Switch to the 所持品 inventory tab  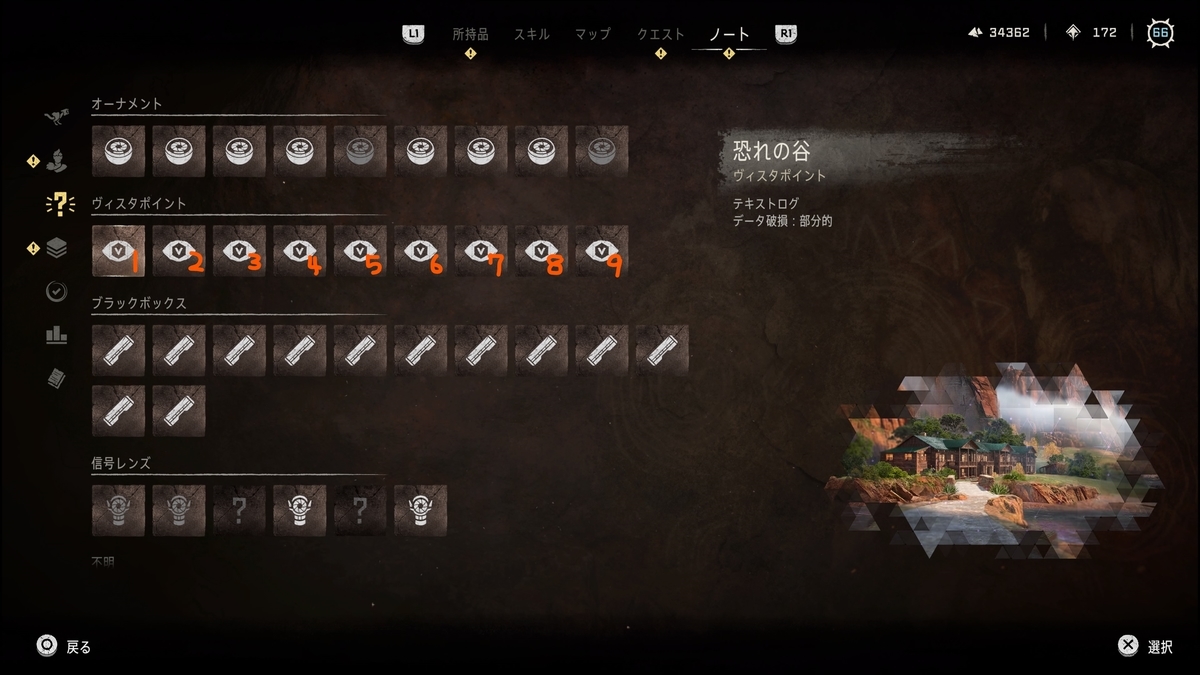pos(470,34)
